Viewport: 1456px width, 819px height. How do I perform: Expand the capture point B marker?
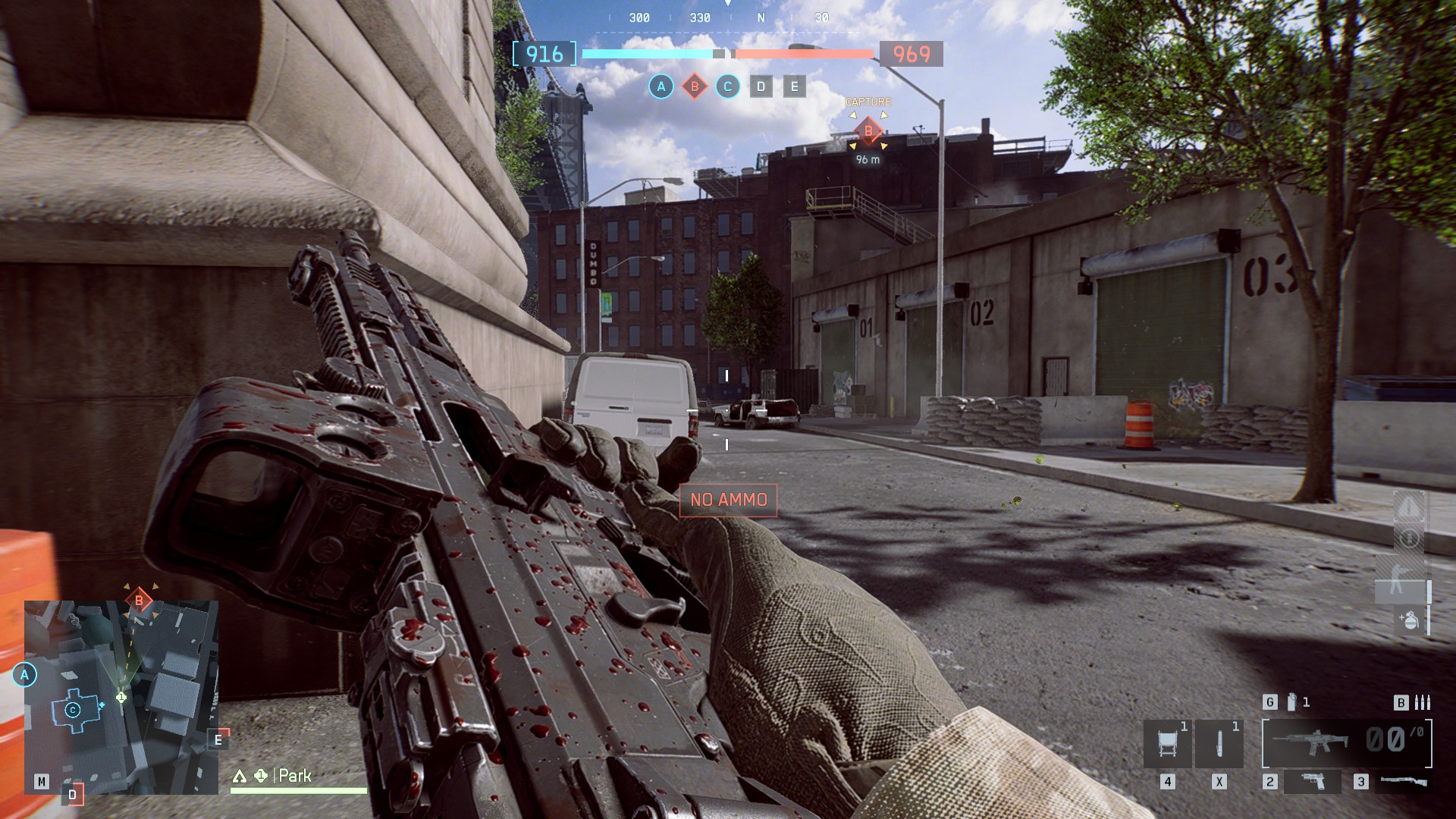tap(868, 130)
